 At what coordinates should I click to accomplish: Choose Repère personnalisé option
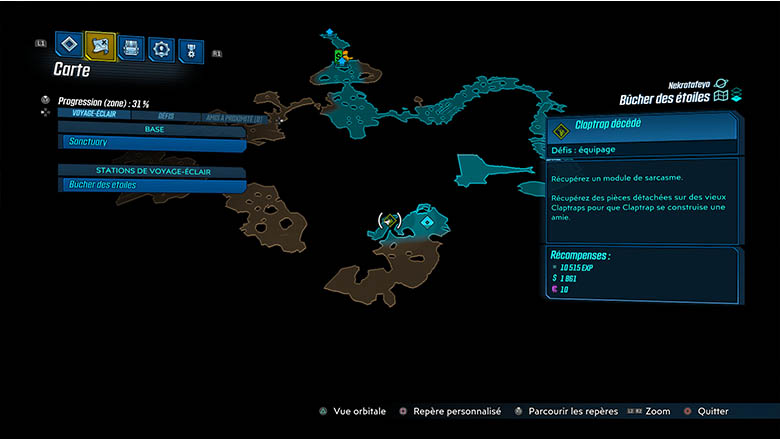pyautogui.click(x=450, y=411)
